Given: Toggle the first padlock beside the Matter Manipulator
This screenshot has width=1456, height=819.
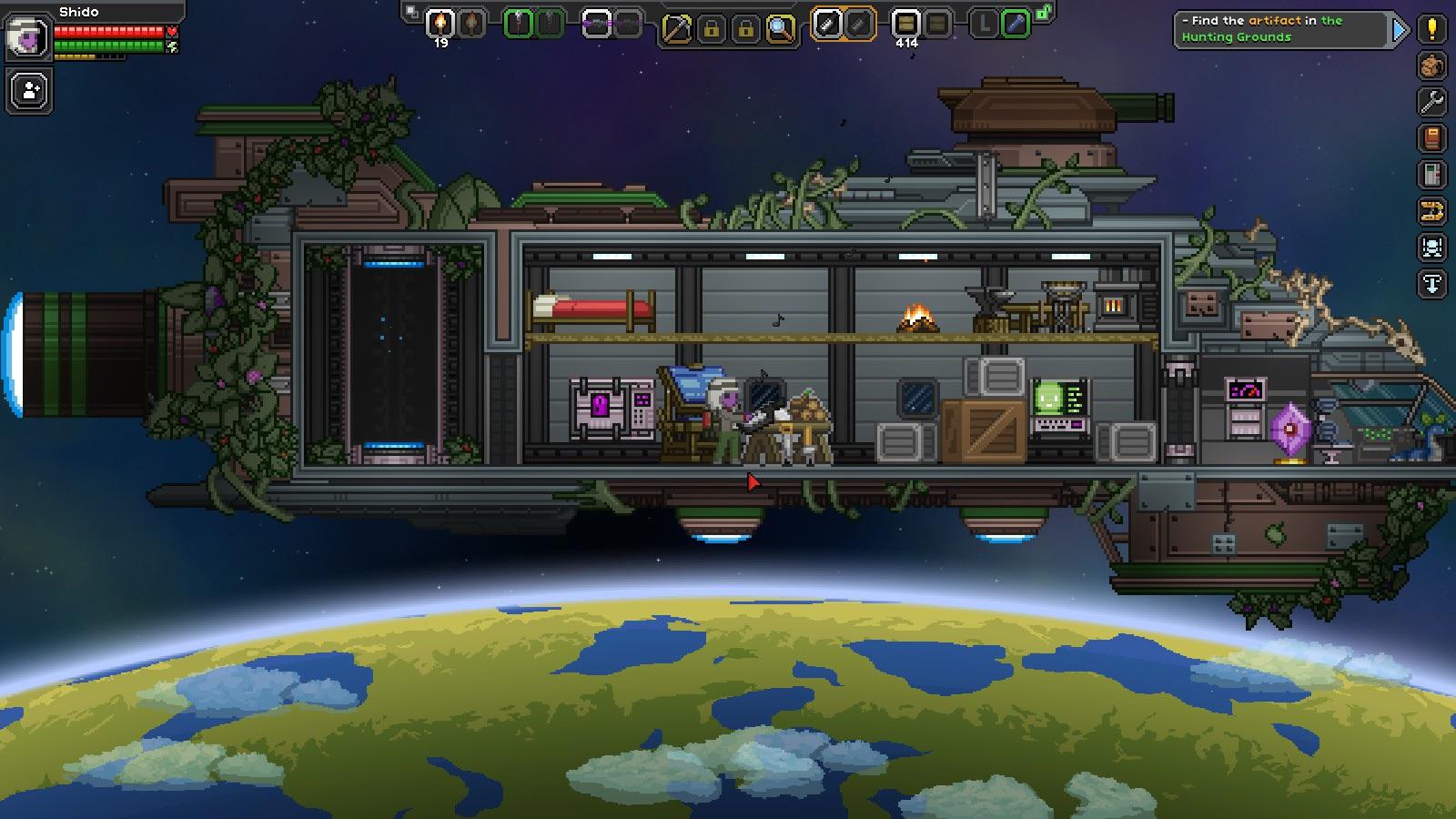Looking at the screenshot, I should coord(712,26).
